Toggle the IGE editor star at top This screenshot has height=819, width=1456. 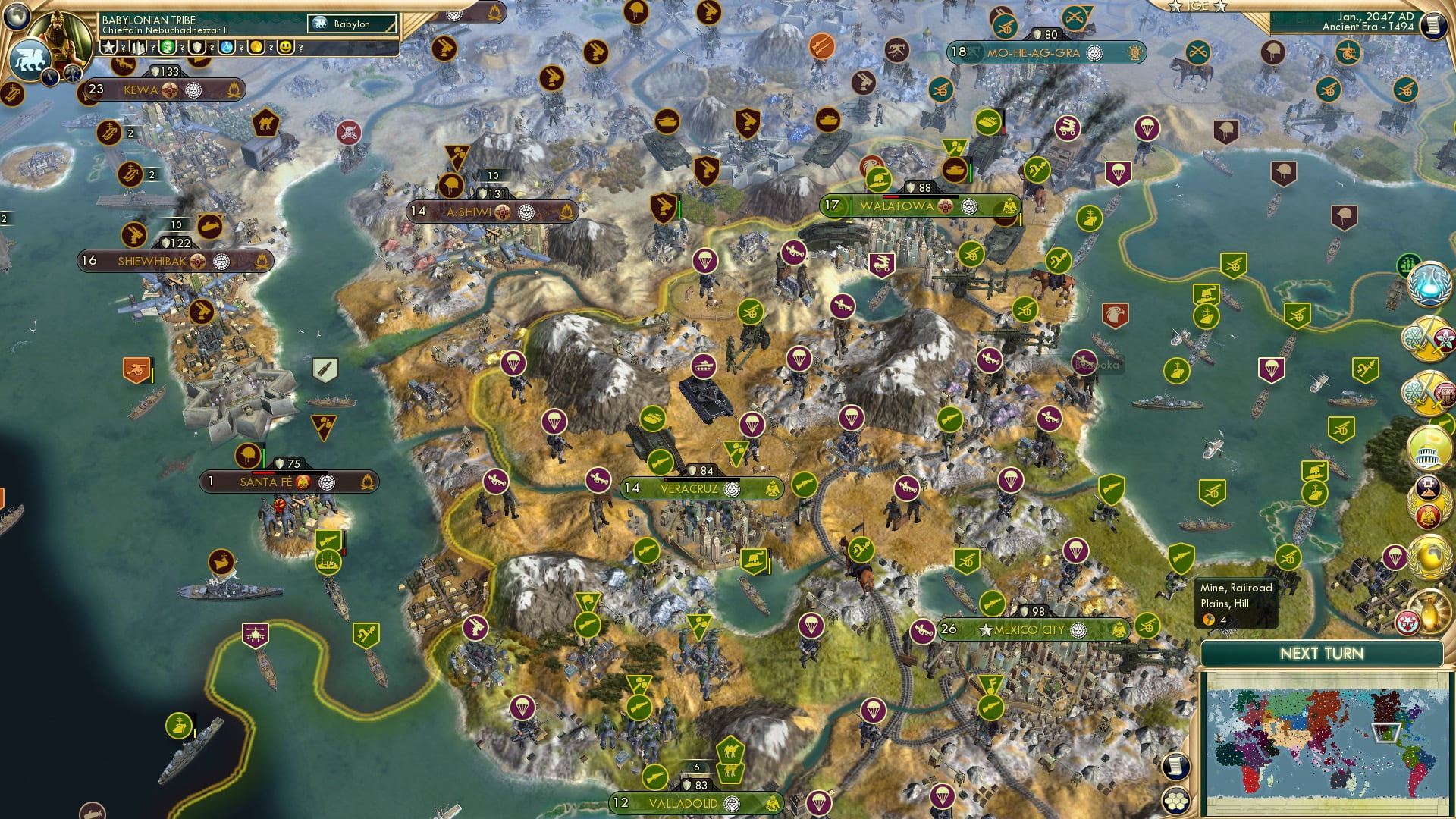coord(1174,6)
